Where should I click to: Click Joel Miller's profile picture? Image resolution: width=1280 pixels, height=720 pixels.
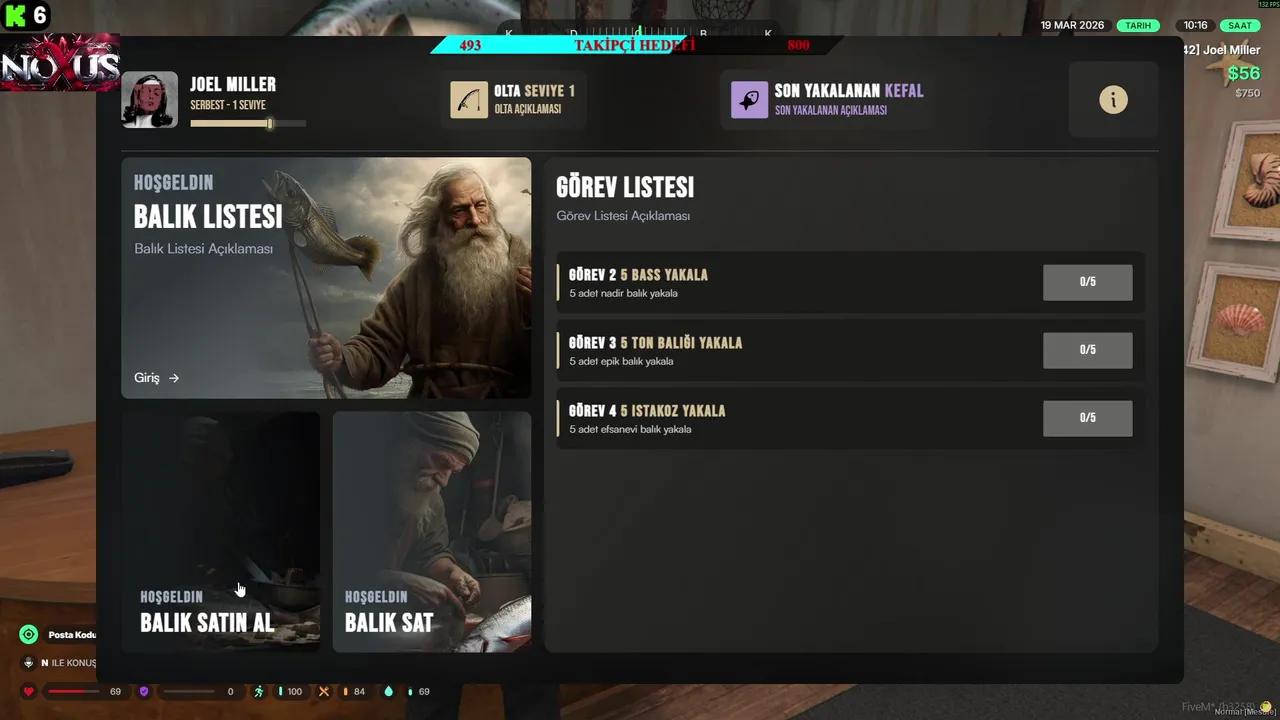149,99
